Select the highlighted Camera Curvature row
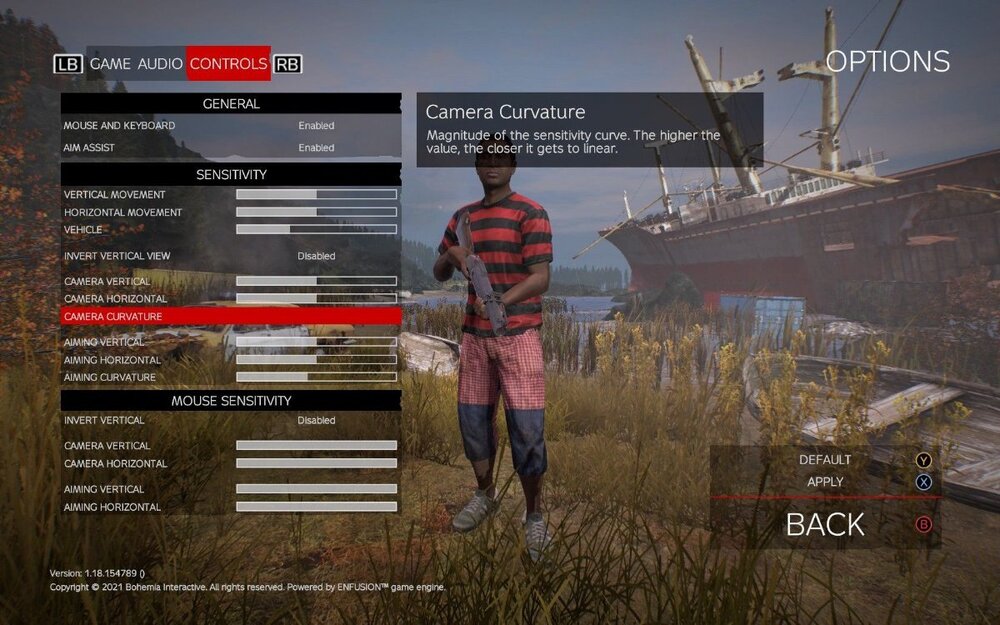The image size is (1000, 625). point(230,316)
